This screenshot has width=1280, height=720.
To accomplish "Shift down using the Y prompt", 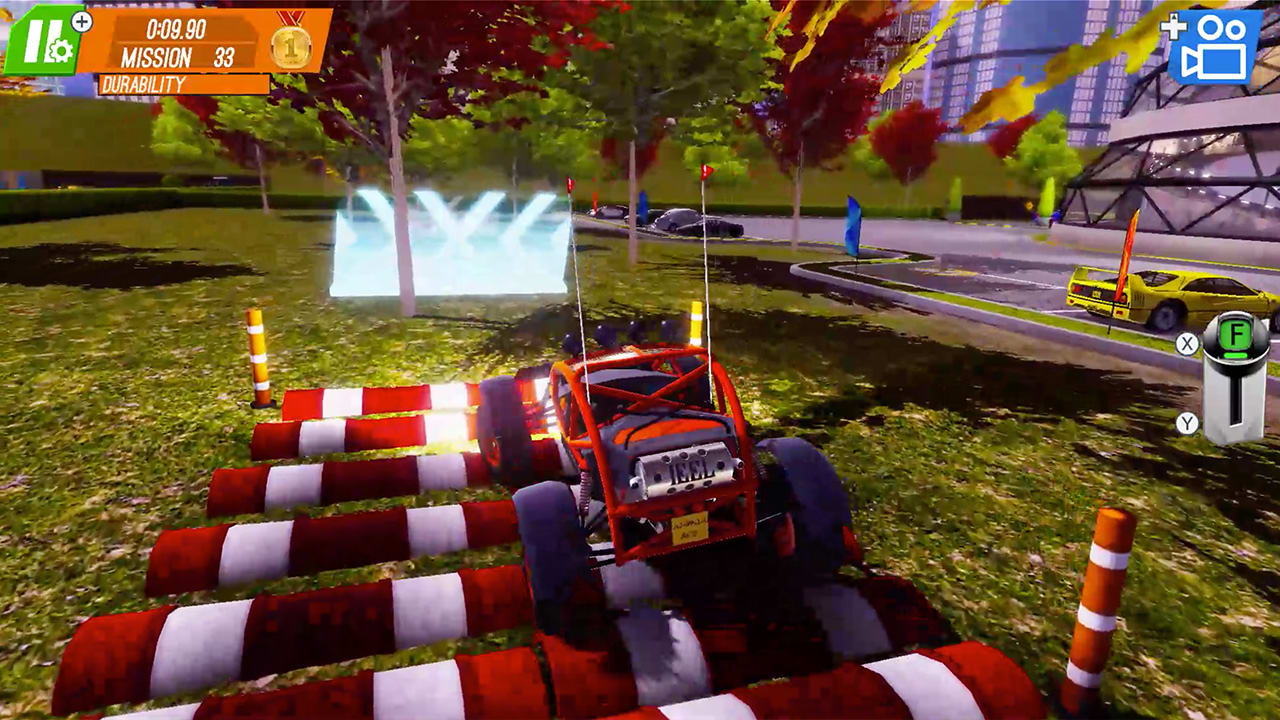I will (1187, 421).
